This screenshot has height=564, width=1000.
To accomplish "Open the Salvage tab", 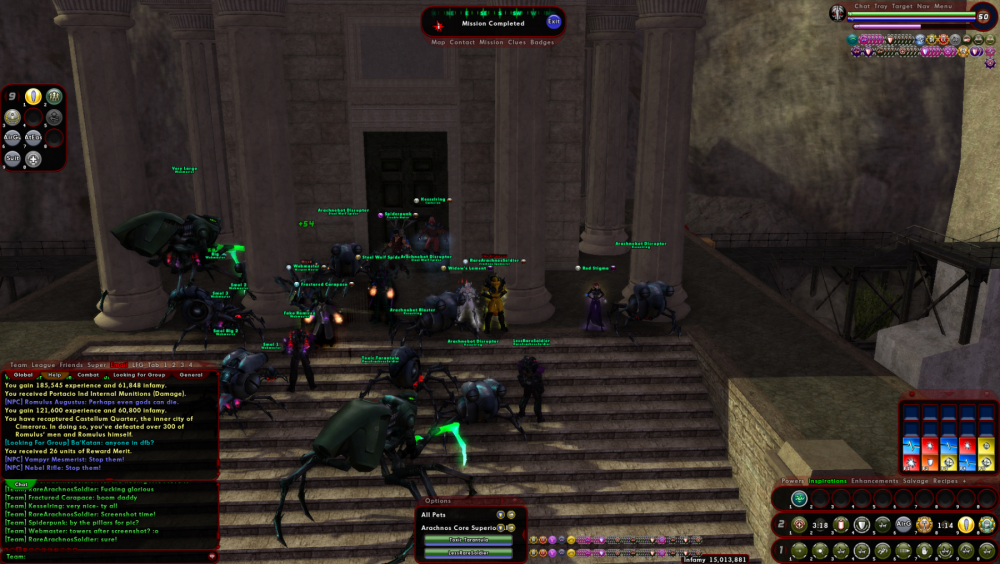I will 917,481.
